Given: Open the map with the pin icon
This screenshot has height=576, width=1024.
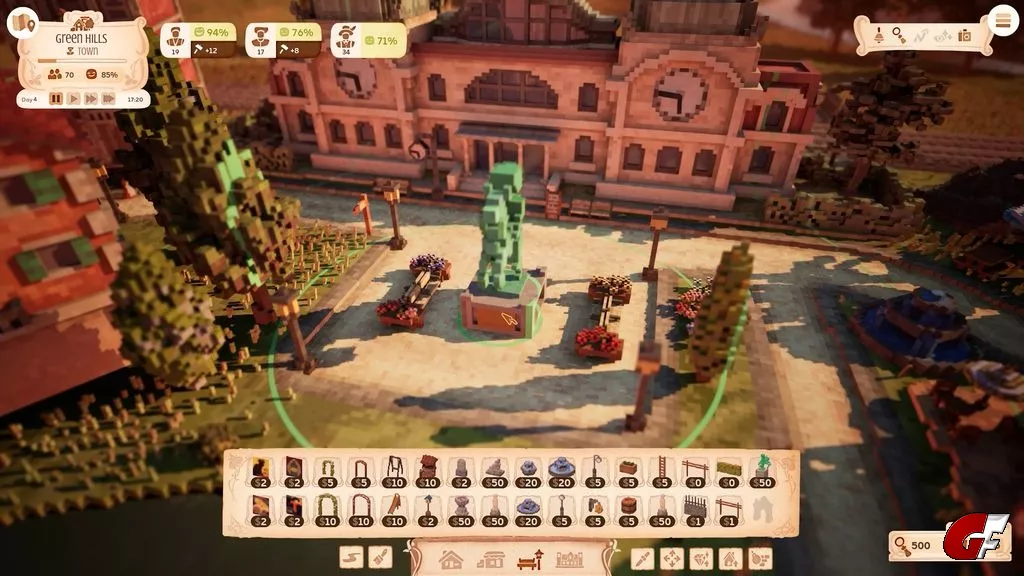Looking at the screenshot, I should [22, 23].
